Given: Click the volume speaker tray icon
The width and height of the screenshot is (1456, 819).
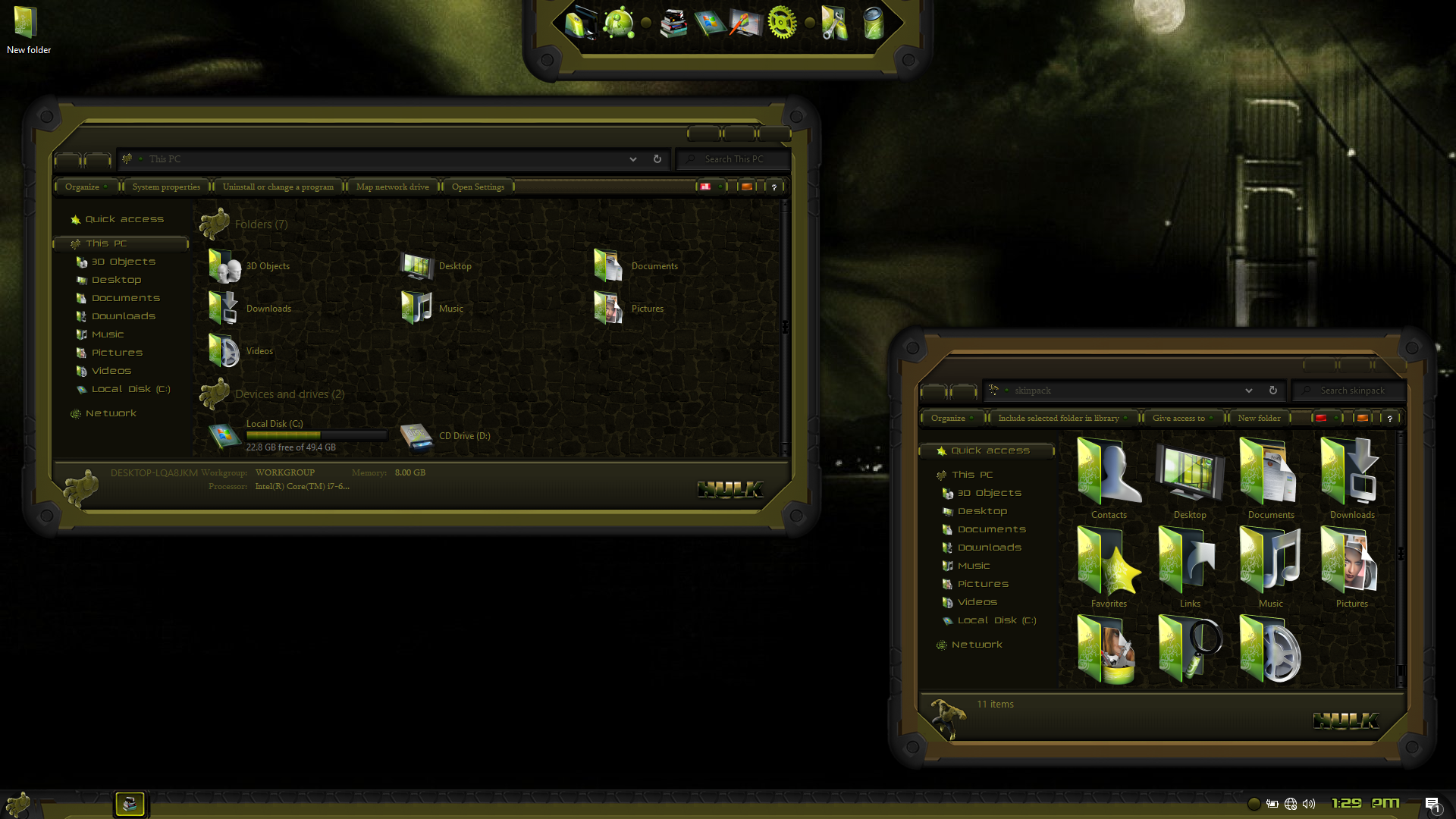Looking at the screenshot, I should click(1309, 804).
